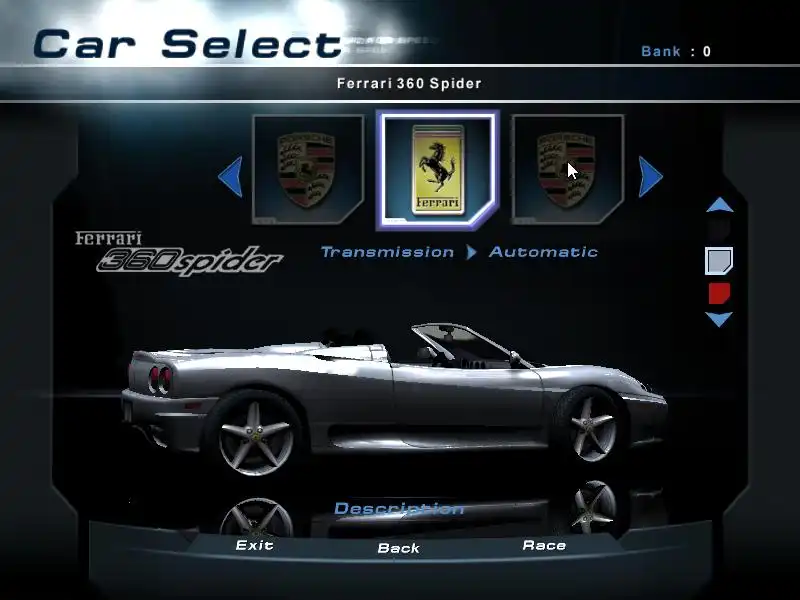Click the up arrow above the color swatches

[x=720, y=205]
